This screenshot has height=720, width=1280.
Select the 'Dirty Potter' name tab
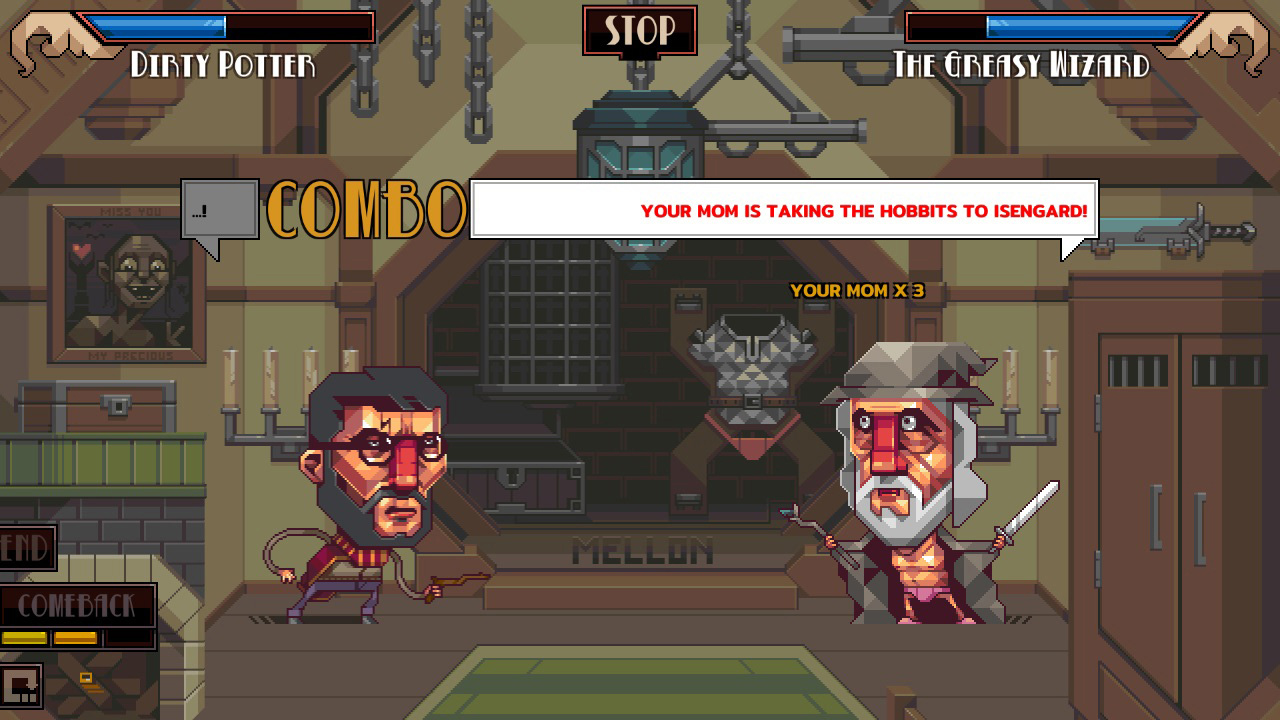[x=222, y=66]
